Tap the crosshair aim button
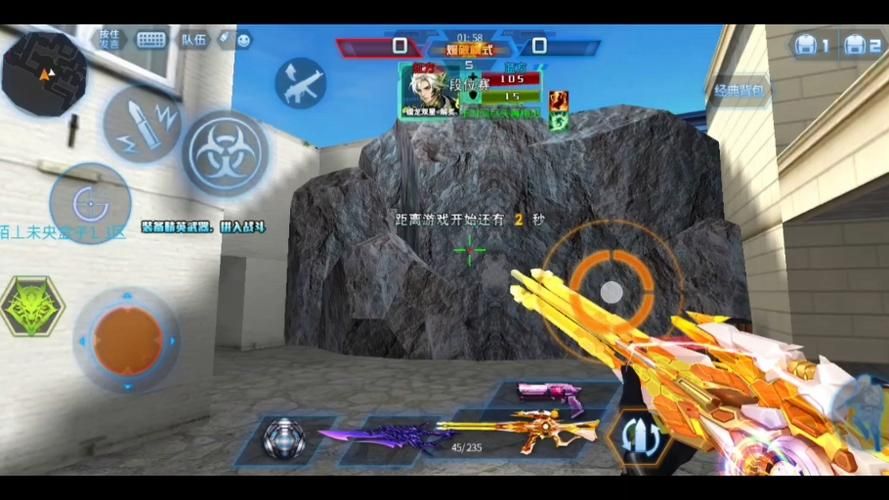 (x=90, y=203)
